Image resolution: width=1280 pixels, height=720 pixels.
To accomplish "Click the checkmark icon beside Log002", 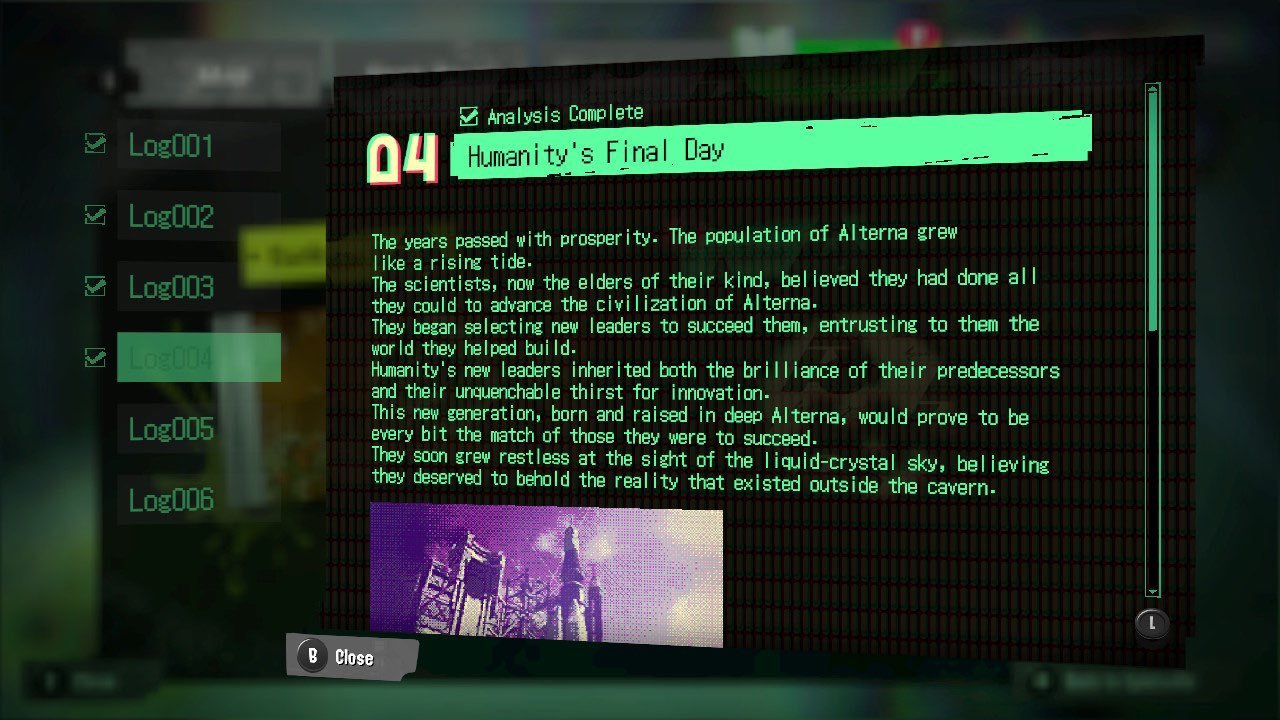I will (95, 214).
